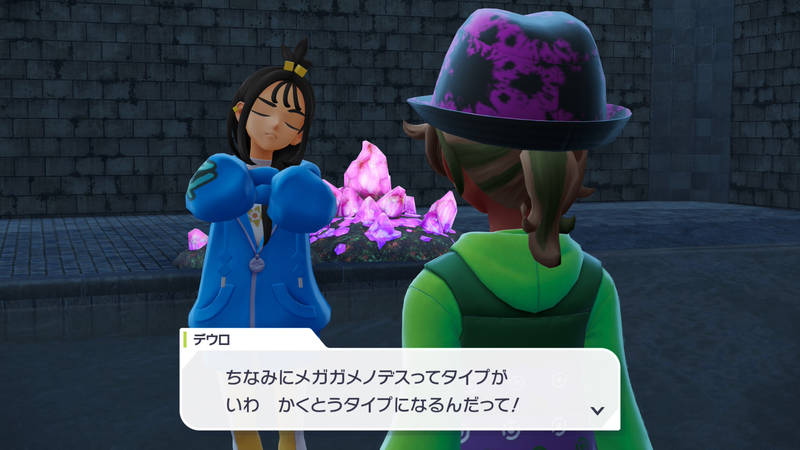Advance dialogue with the down arrow
The width and height of the screenshot is (800, 450).
tap(597, 410)
